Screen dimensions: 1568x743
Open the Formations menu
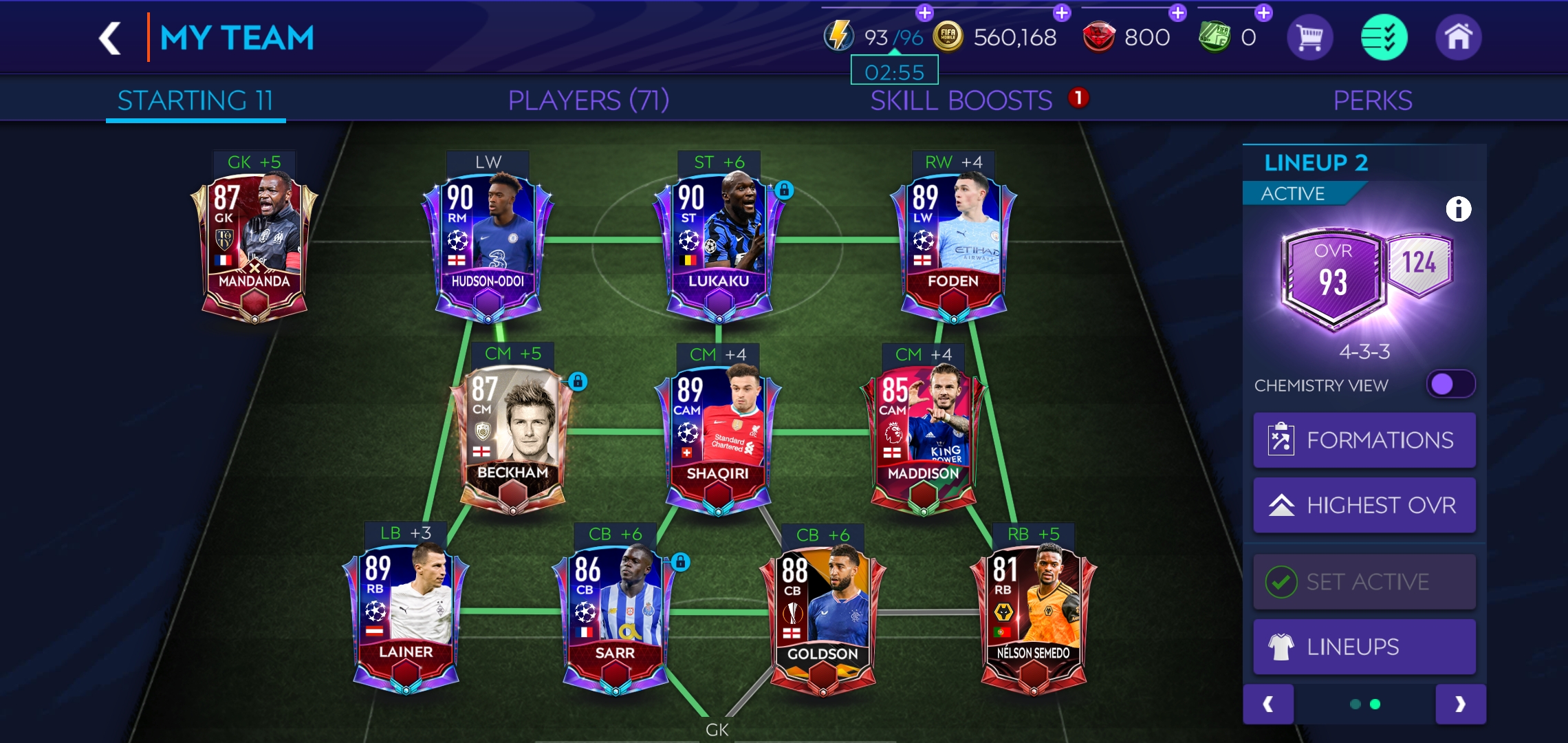[x=1364, y=440]
